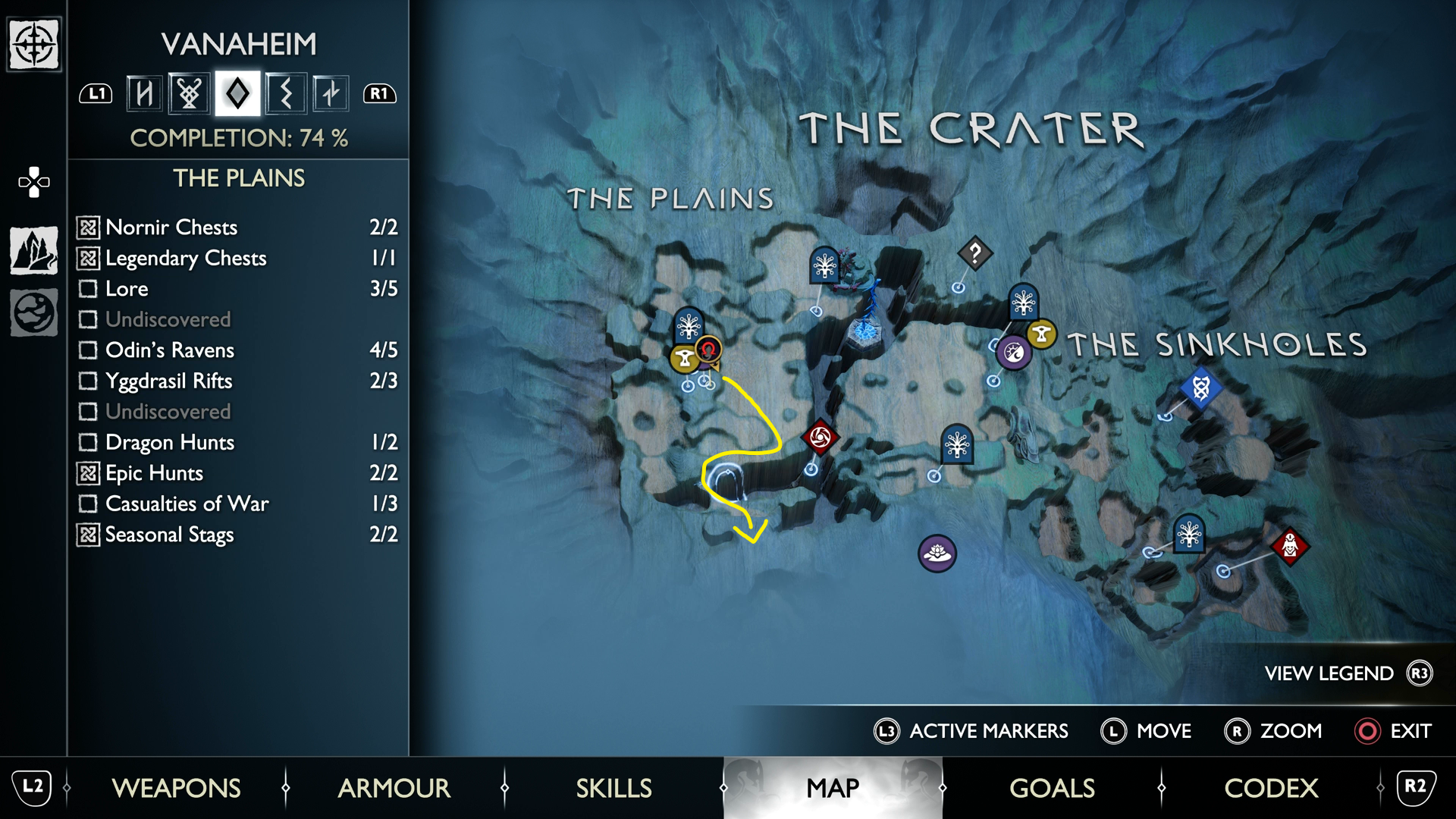This screenshot has height=819, width=1456.
Task: Open the Codex tab
Action: [x=1271, y=788]
